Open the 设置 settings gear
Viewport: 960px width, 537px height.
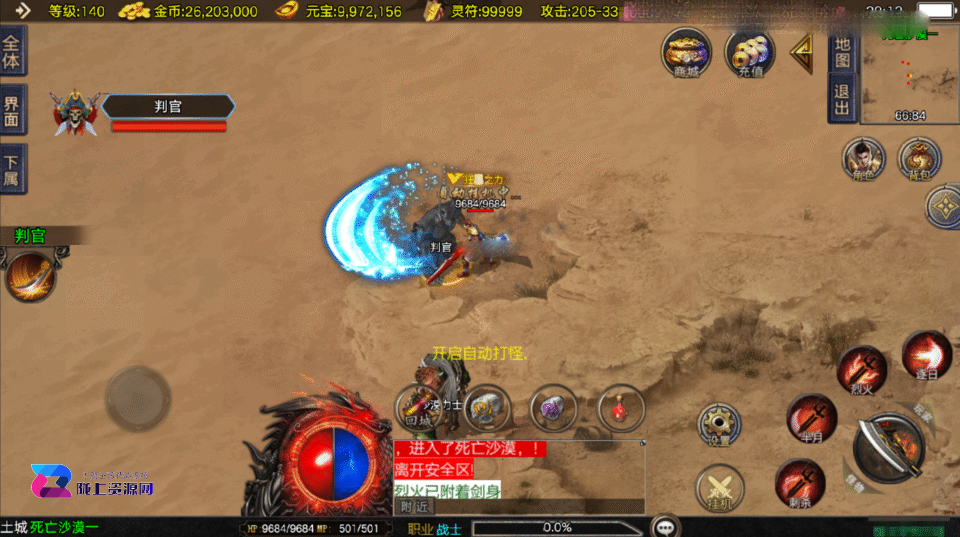click(x=720, y=426)
